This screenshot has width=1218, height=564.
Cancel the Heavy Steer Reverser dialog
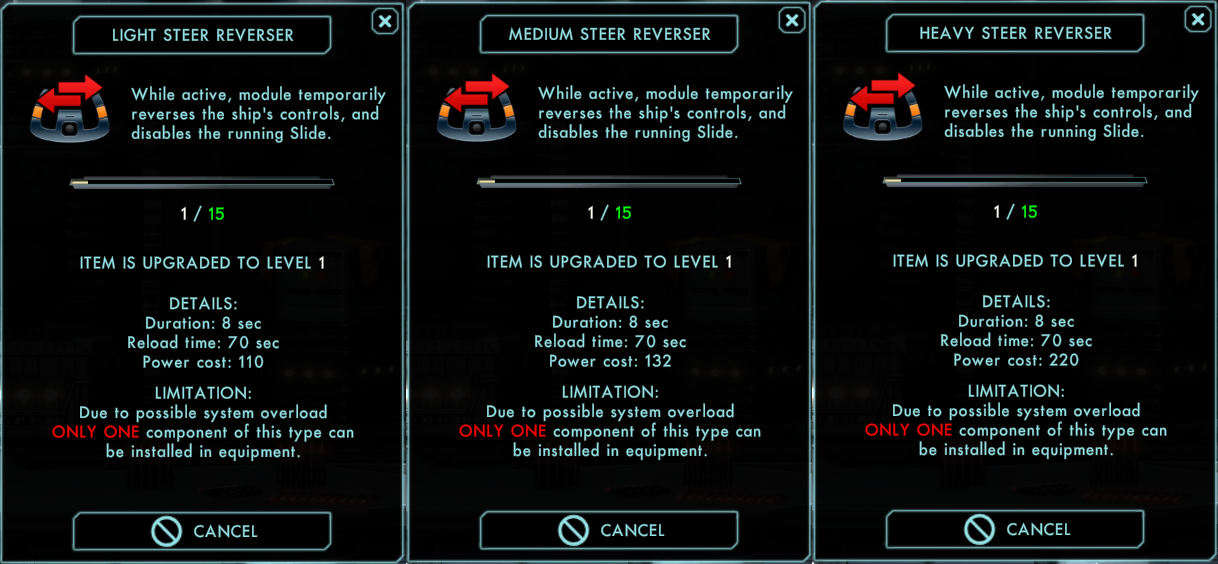coord(1015,529)
